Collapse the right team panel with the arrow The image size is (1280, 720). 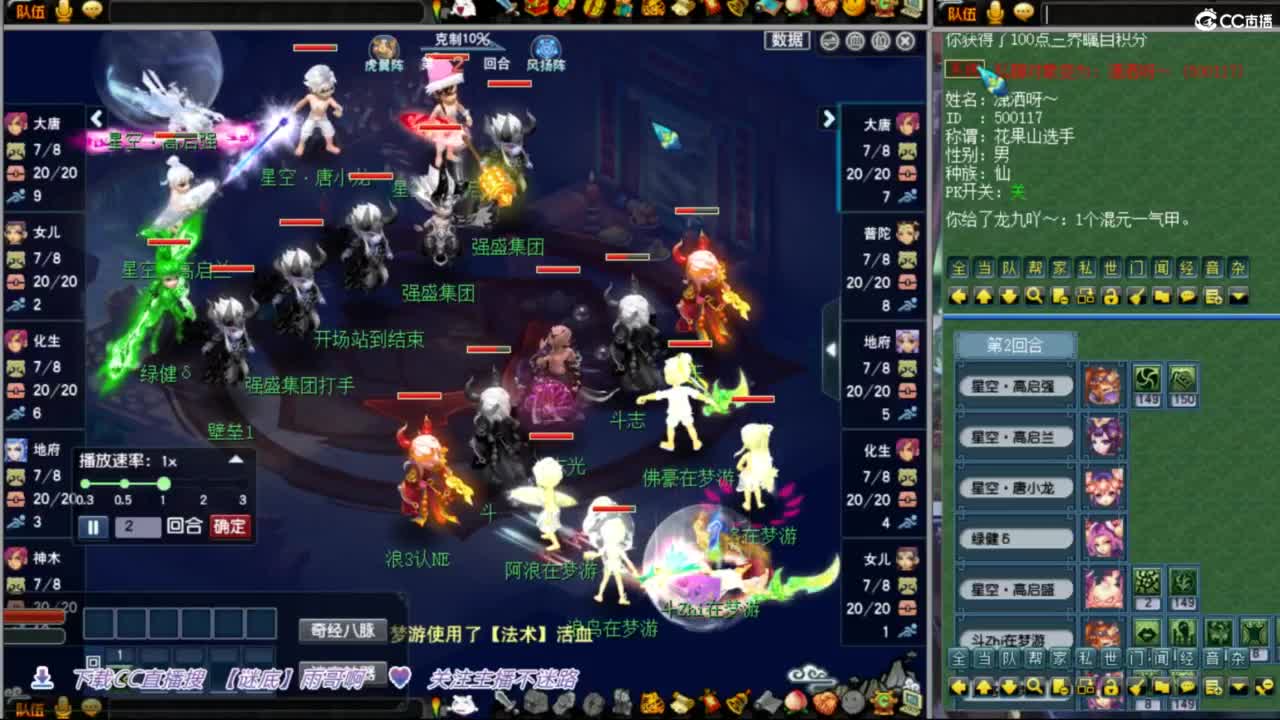(831, 350)
